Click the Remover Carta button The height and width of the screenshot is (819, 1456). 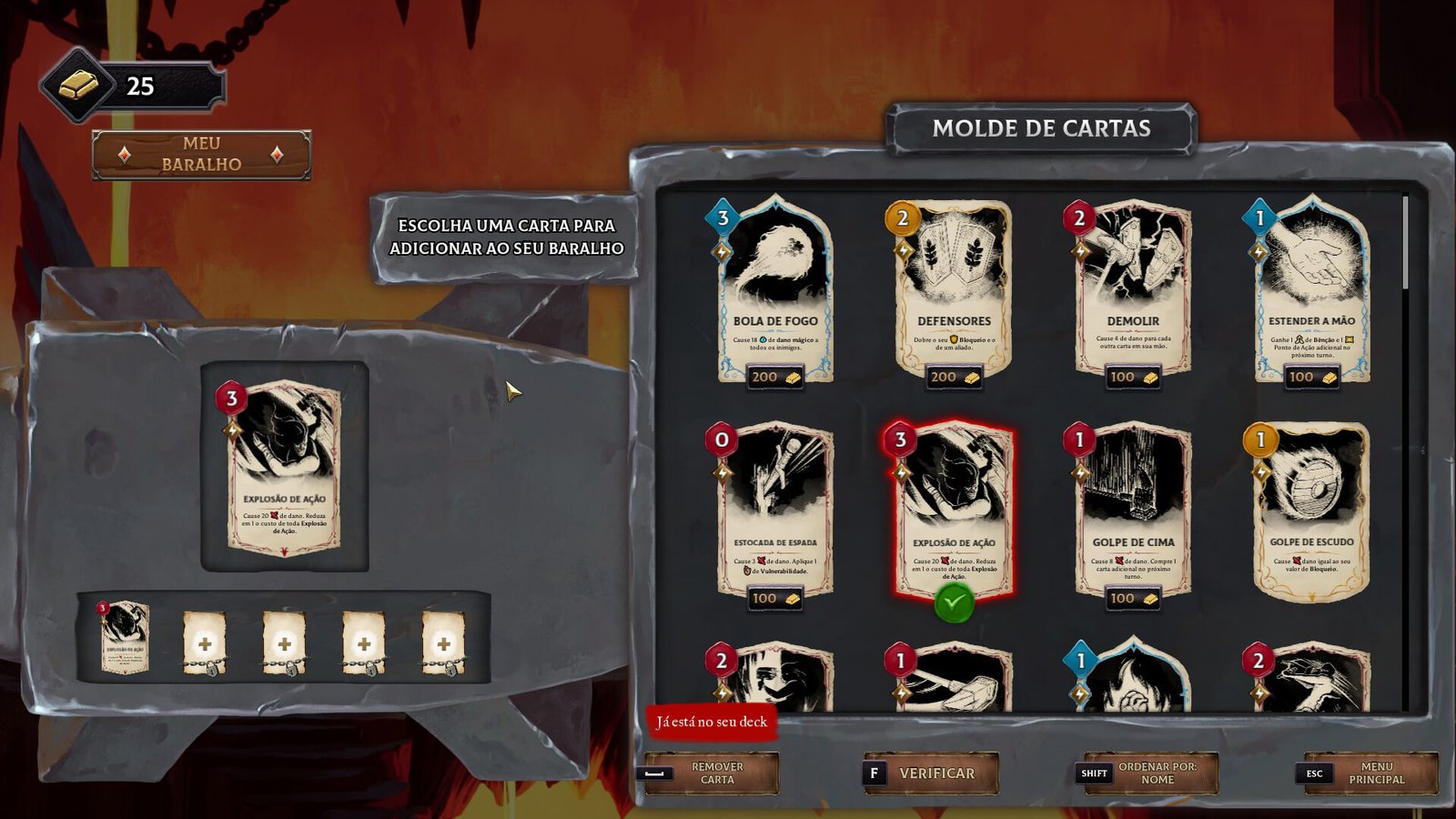(x=712, y=773)
